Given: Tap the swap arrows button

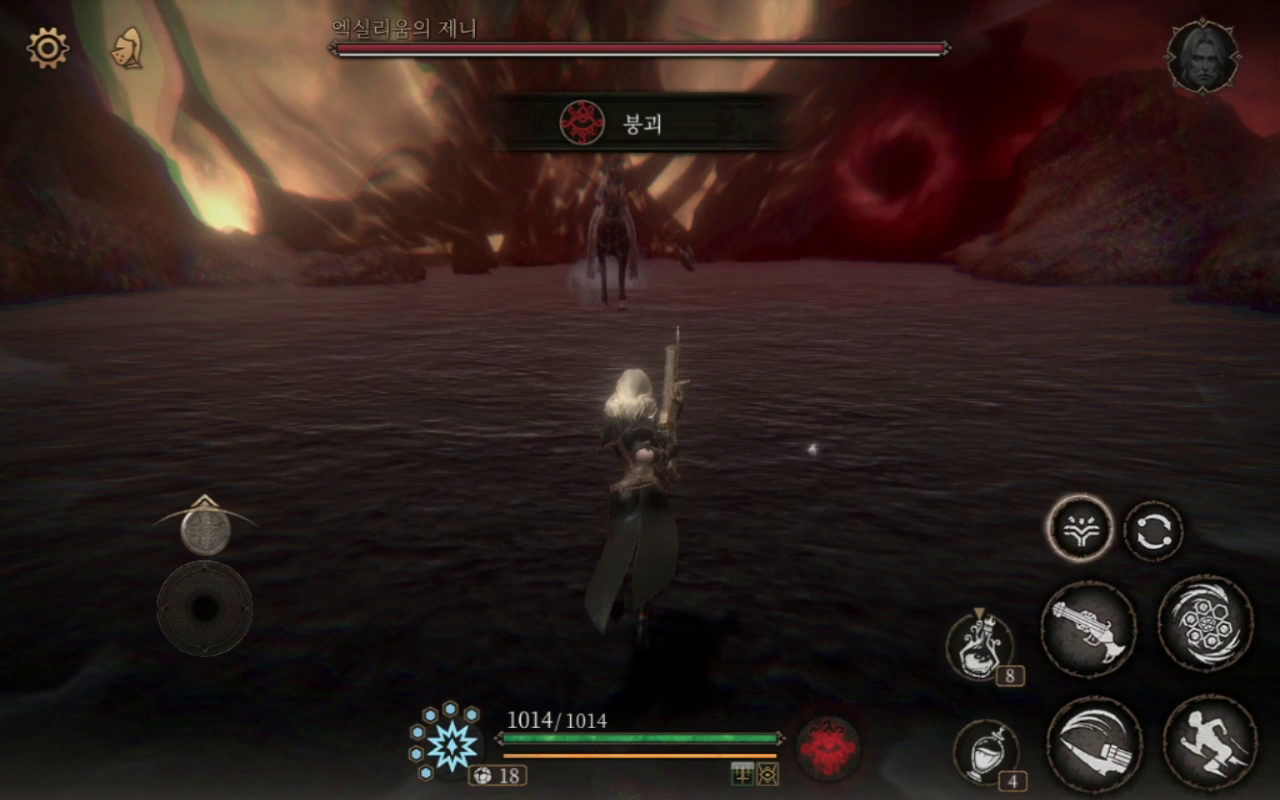Looking at the screenshot, I should tap(1153, 531).
